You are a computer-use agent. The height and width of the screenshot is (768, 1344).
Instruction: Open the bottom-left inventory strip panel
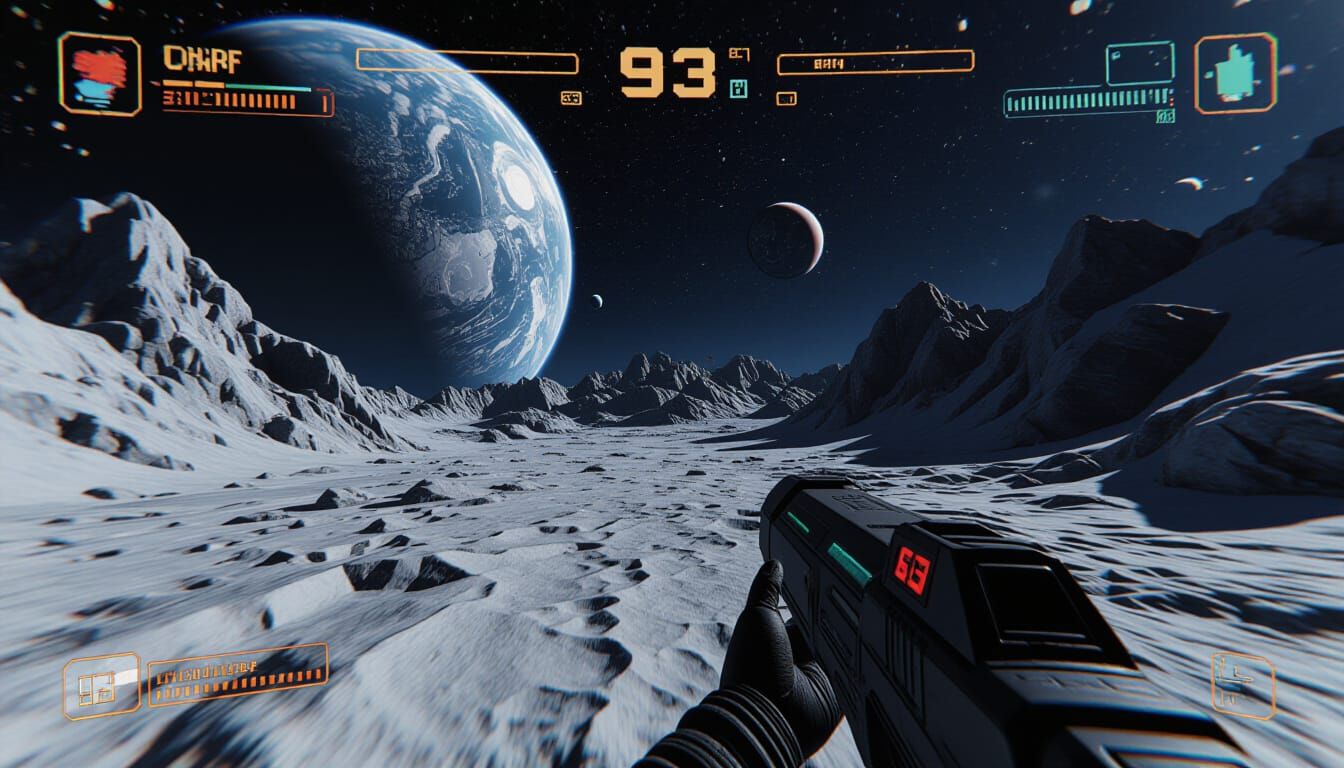click(237, 678)
